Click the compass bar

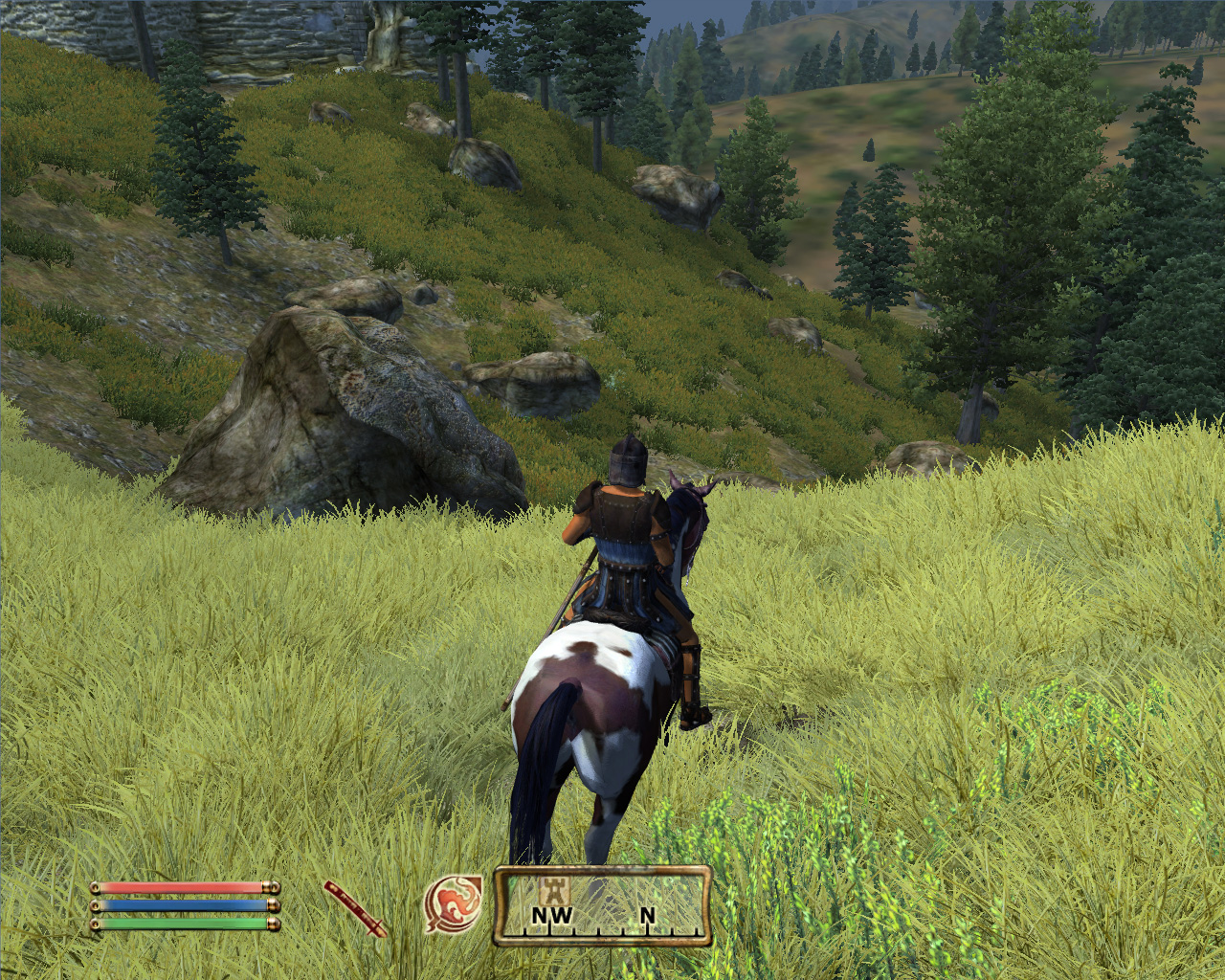click(x=603, y=906)
